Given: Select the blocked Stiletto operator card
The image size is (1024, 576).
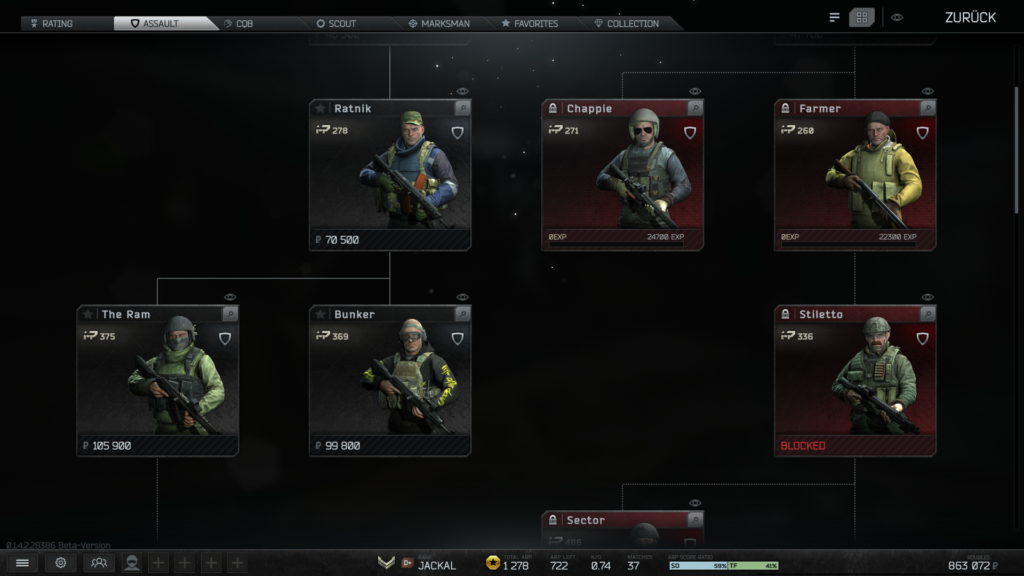Looking at the screenshot, I should (x=855, y=381).
